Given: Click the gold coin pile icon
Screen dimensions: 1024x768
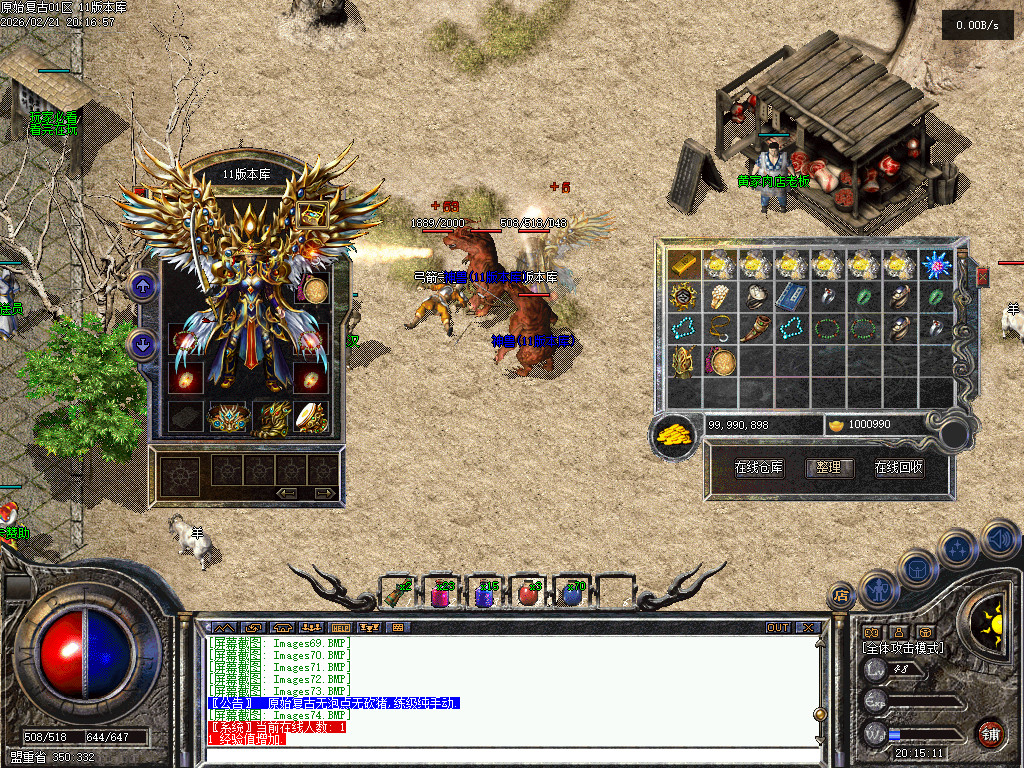Looking at the screenshot, I should pyautogui.click(x=674, y=434).
